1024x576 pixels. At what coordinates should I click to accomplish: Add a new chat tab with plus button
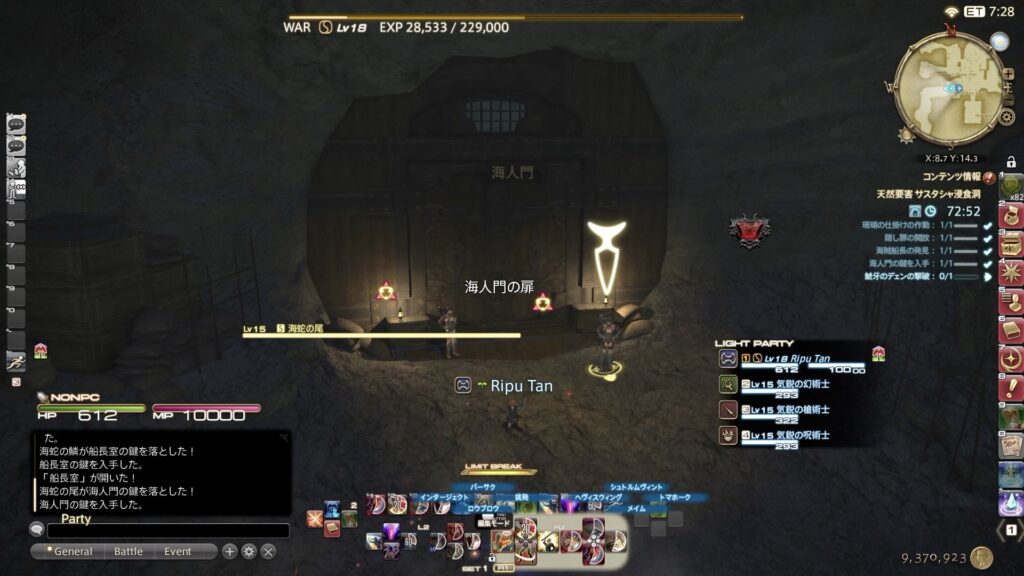[230, 551]
